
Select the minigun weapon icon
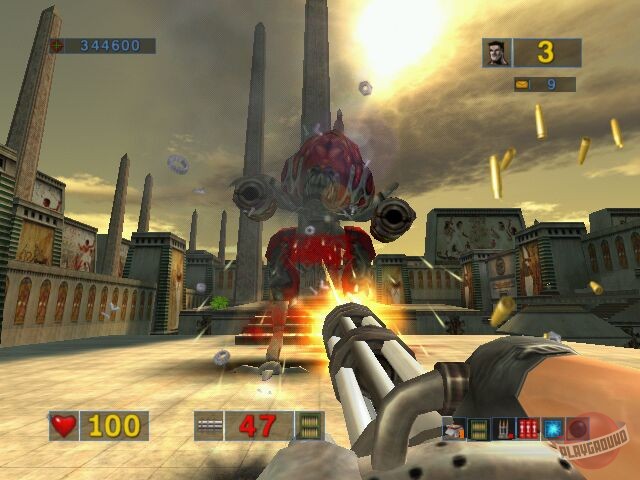pyautogui.click(x=208, y=426)
